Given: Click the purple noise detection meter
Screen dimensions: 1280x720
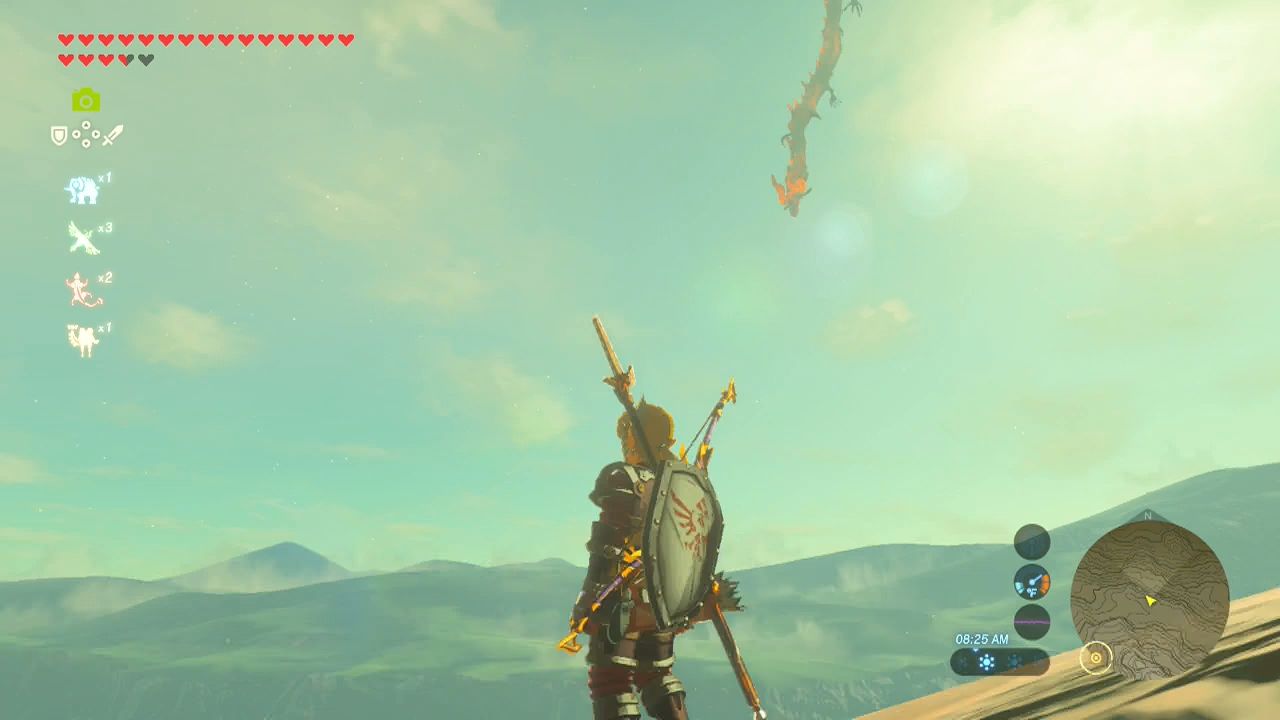Looking at the screenshot, I should 1033,622.
